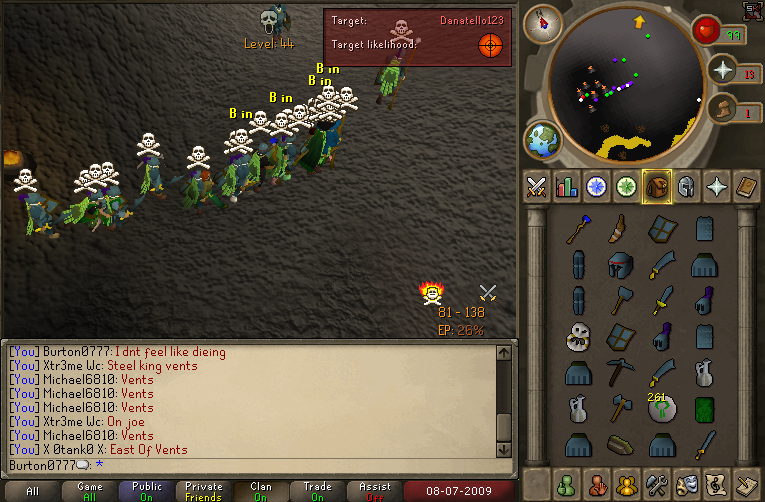This screenshot has height=502, width=765.
Task: Open the Magic spellbook tab
Action: click(747, 187)
